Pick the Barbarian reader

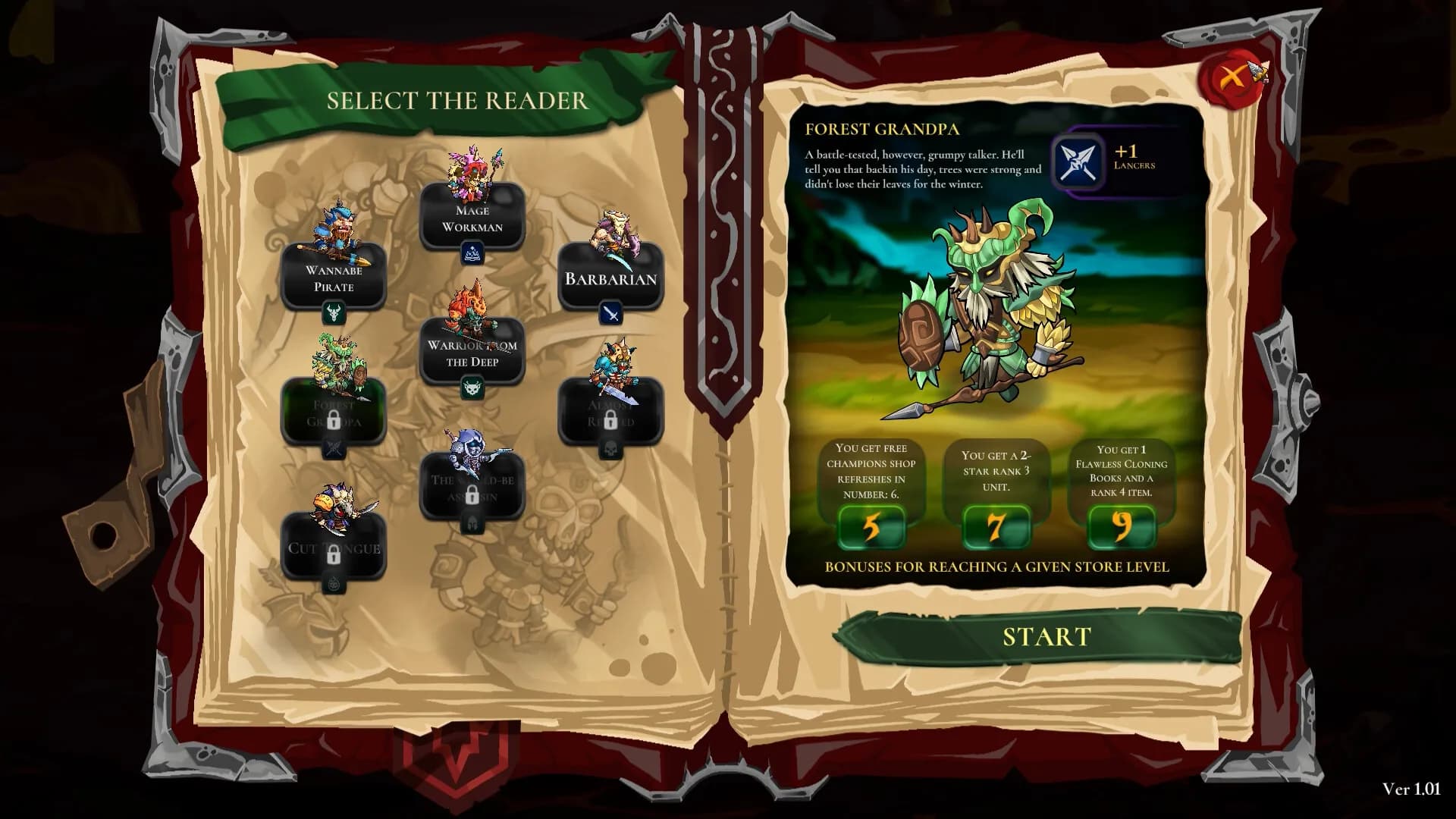click(610, 278)
